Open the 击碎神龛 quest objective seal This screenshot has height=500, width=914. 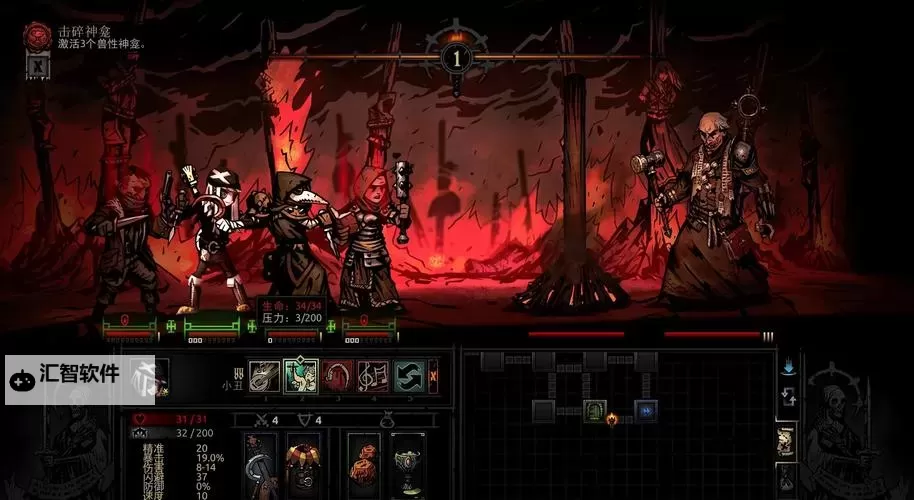39,35
